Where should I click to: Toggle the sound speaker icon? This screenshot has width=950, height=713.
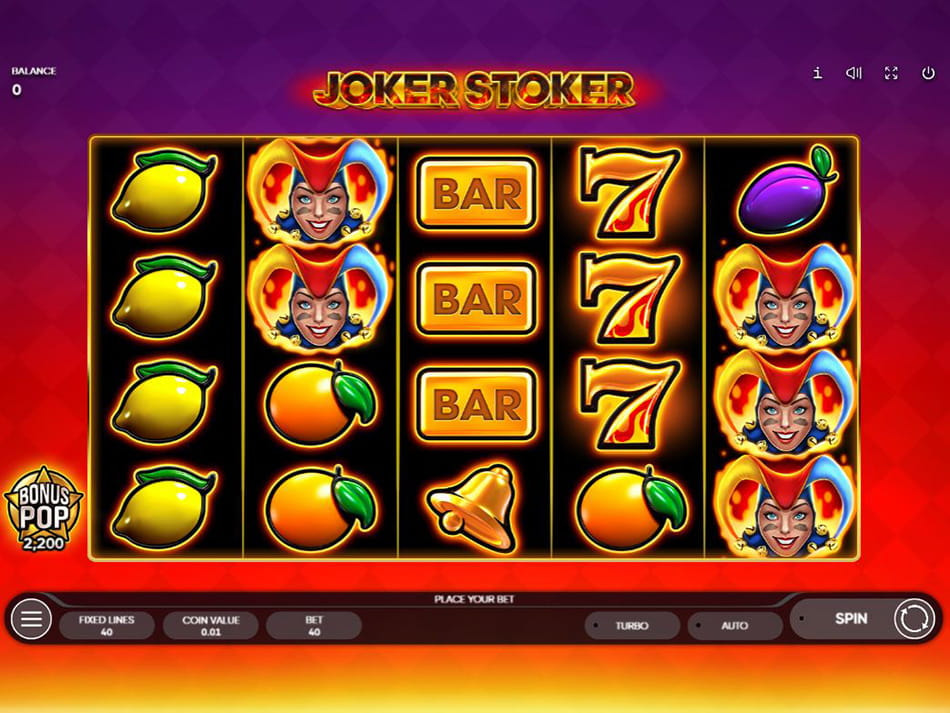(x=854, y=73)
